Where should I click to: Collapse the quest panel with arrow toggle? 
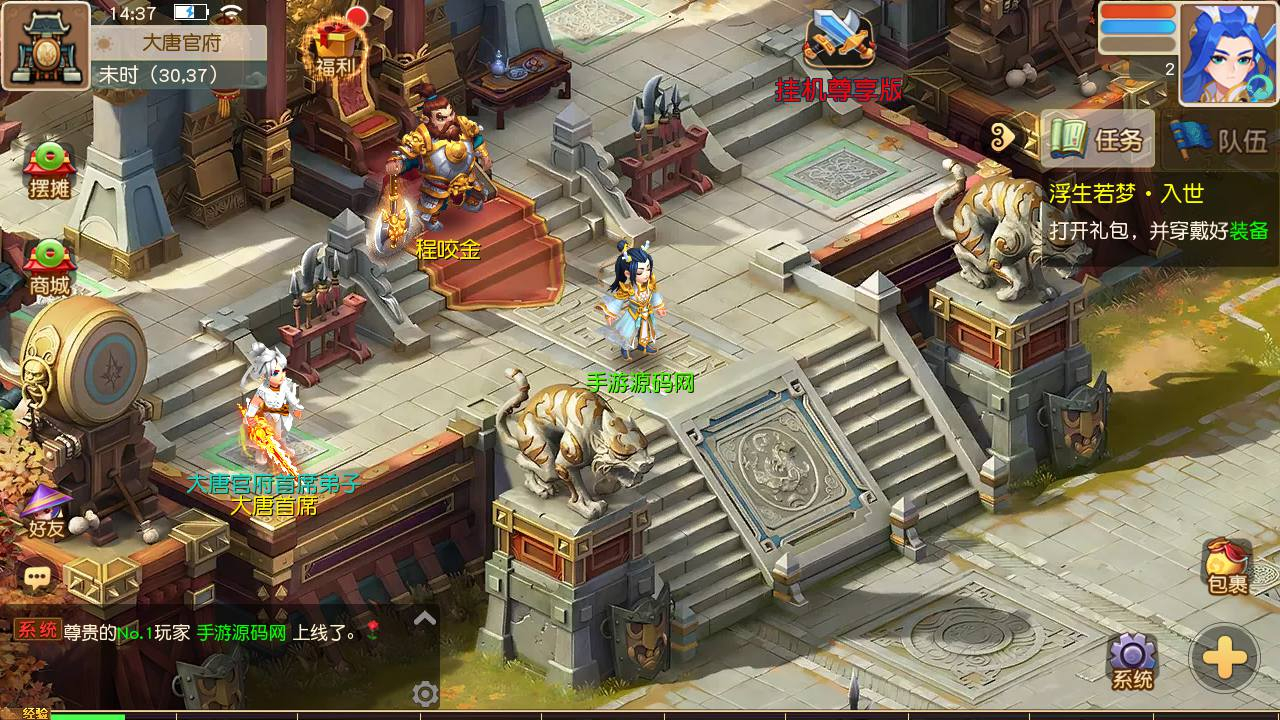click(1003, 138)
